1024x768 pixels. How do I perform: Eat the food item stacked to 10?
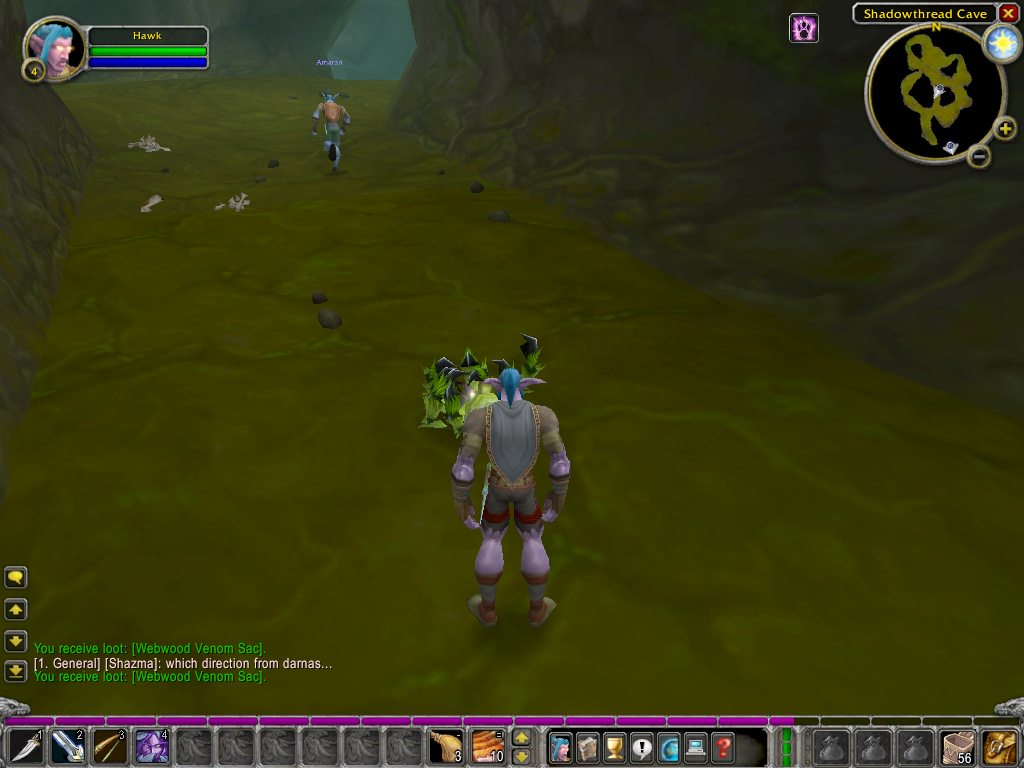pos(488,747)
